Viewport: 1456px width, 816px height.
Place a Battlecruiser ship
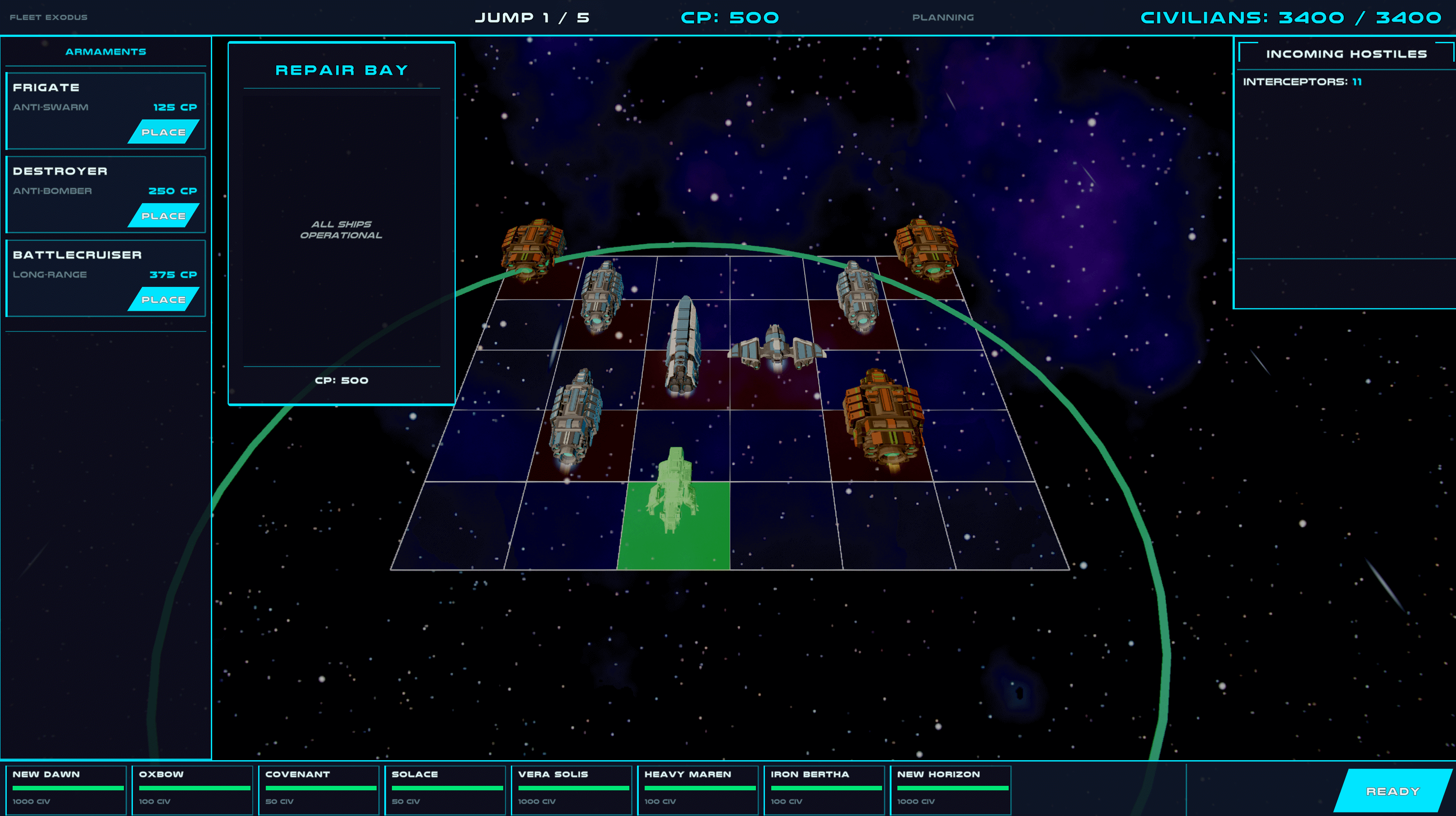pos(163,299)
